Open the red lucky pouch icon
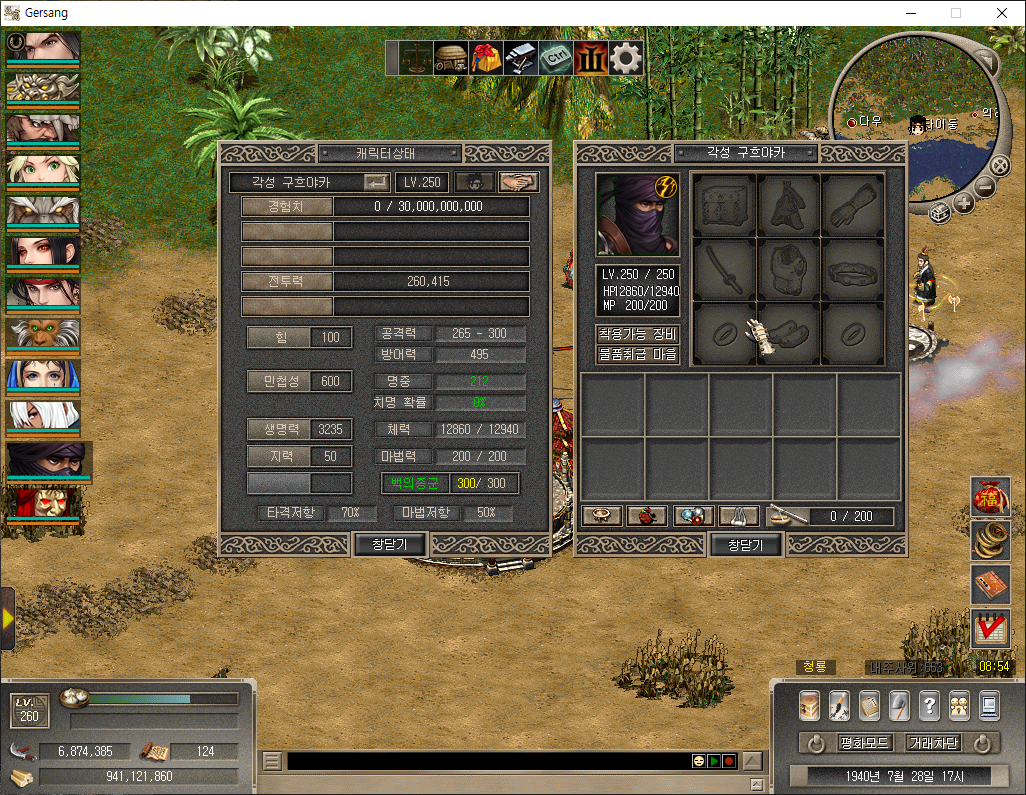Viewport: 1026px width, 795px height. pyautogui.click(x=990, y=497)
